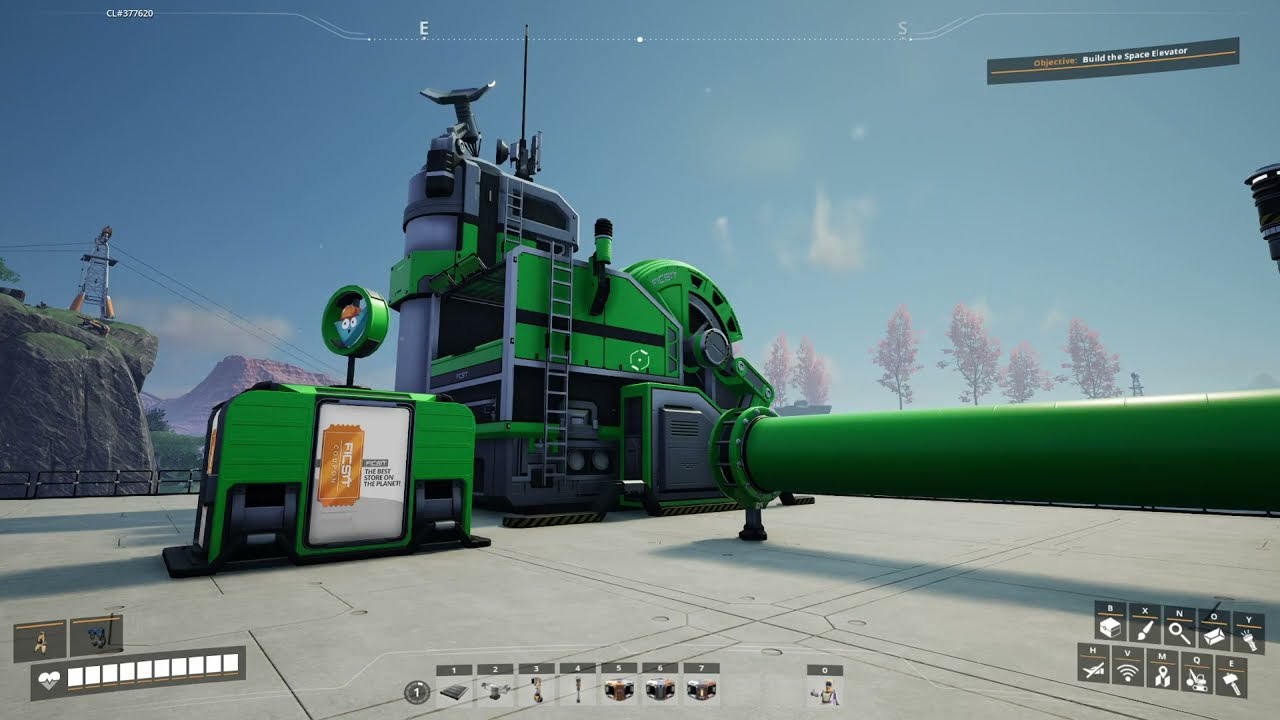1280x720 pixels.
Task: Click the crossed-out icon labeled H
Action: point(1094,672)
